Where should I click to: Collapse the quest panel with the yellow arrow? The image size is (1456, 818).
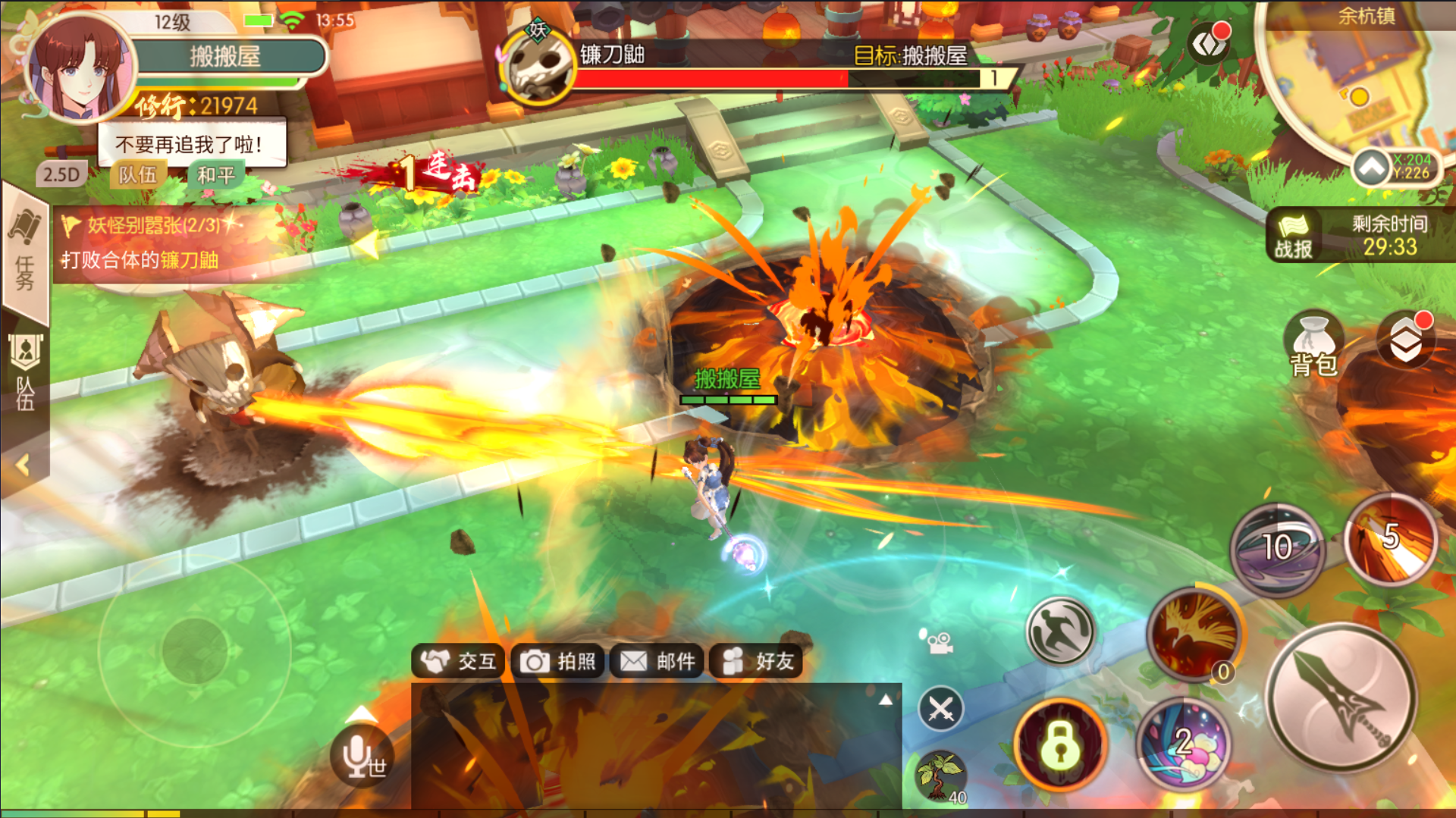coord(23,465)
